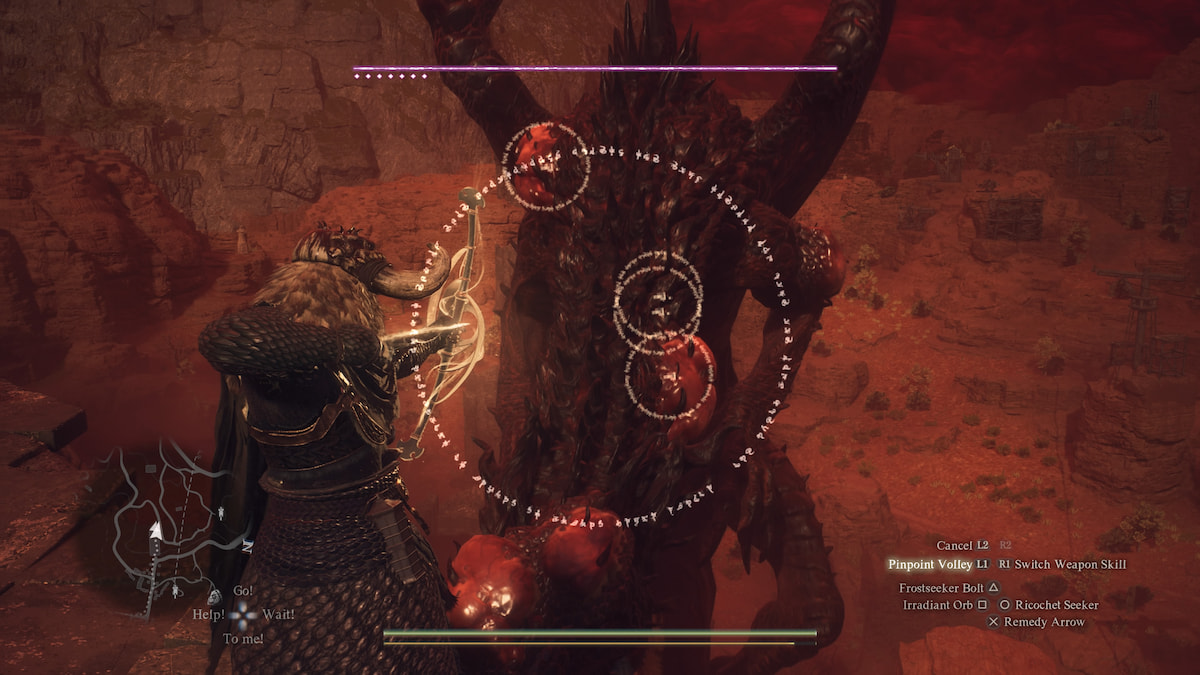
Task: Issue the Help! pawn command
Action: pos(206,614)
